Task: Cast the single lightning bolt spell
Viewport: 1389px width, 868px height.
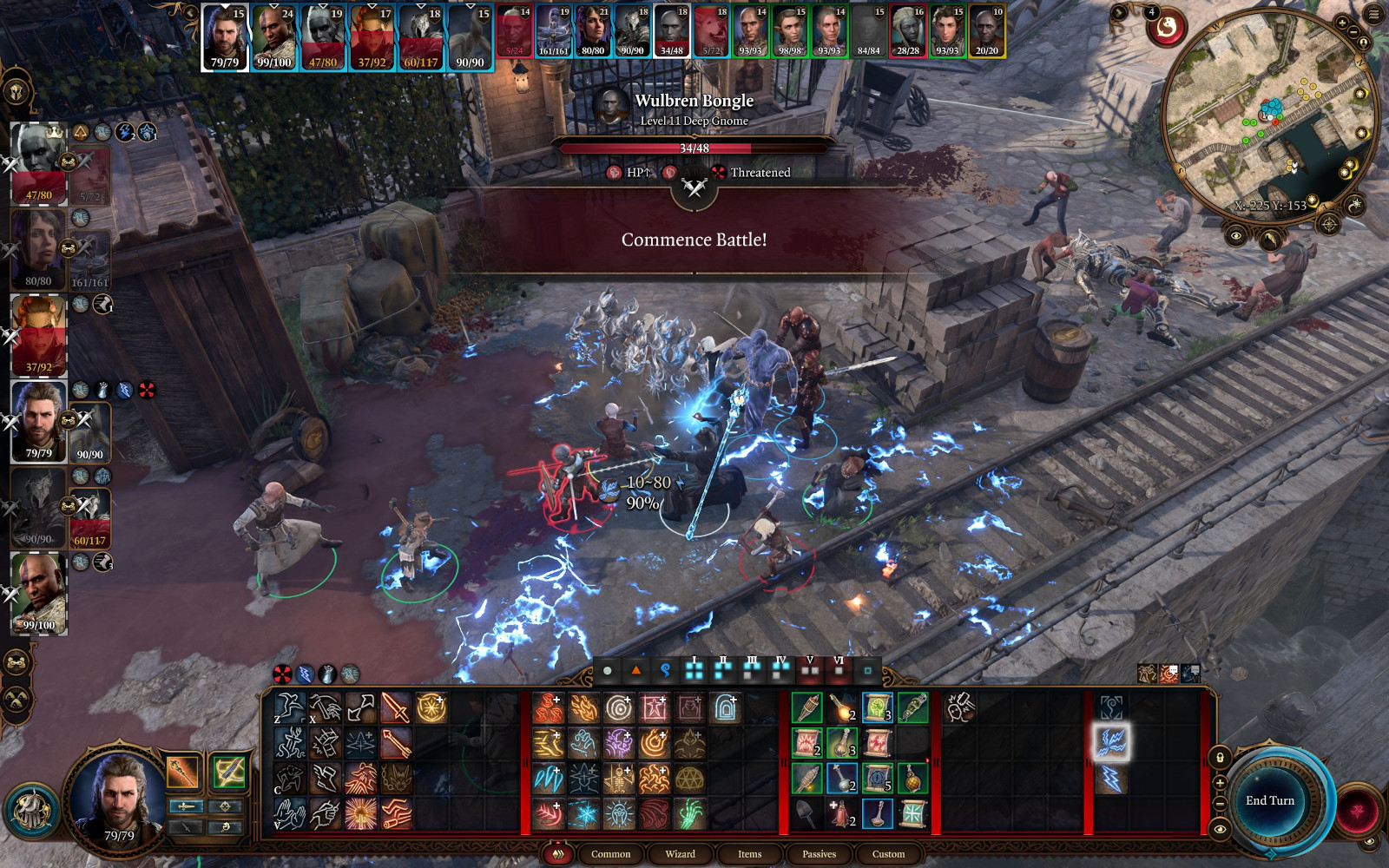Action: coord(1111,779)
